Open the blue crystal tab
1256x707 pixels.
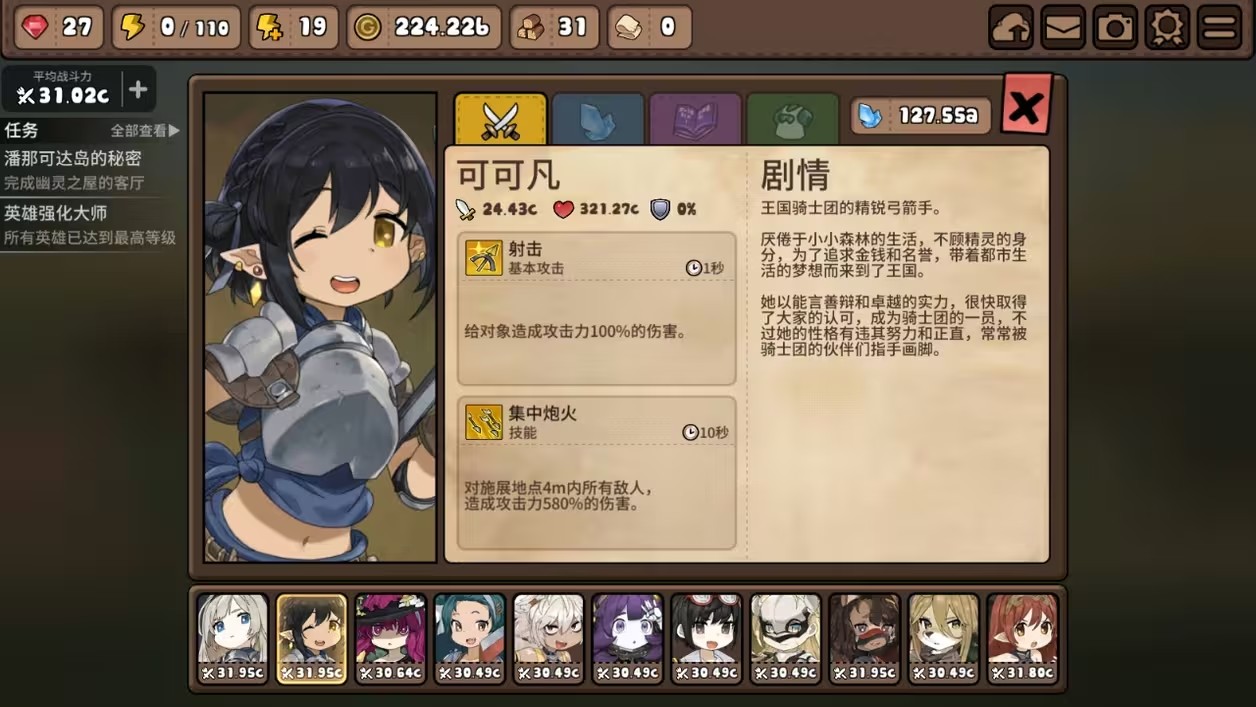coord(597,120)
